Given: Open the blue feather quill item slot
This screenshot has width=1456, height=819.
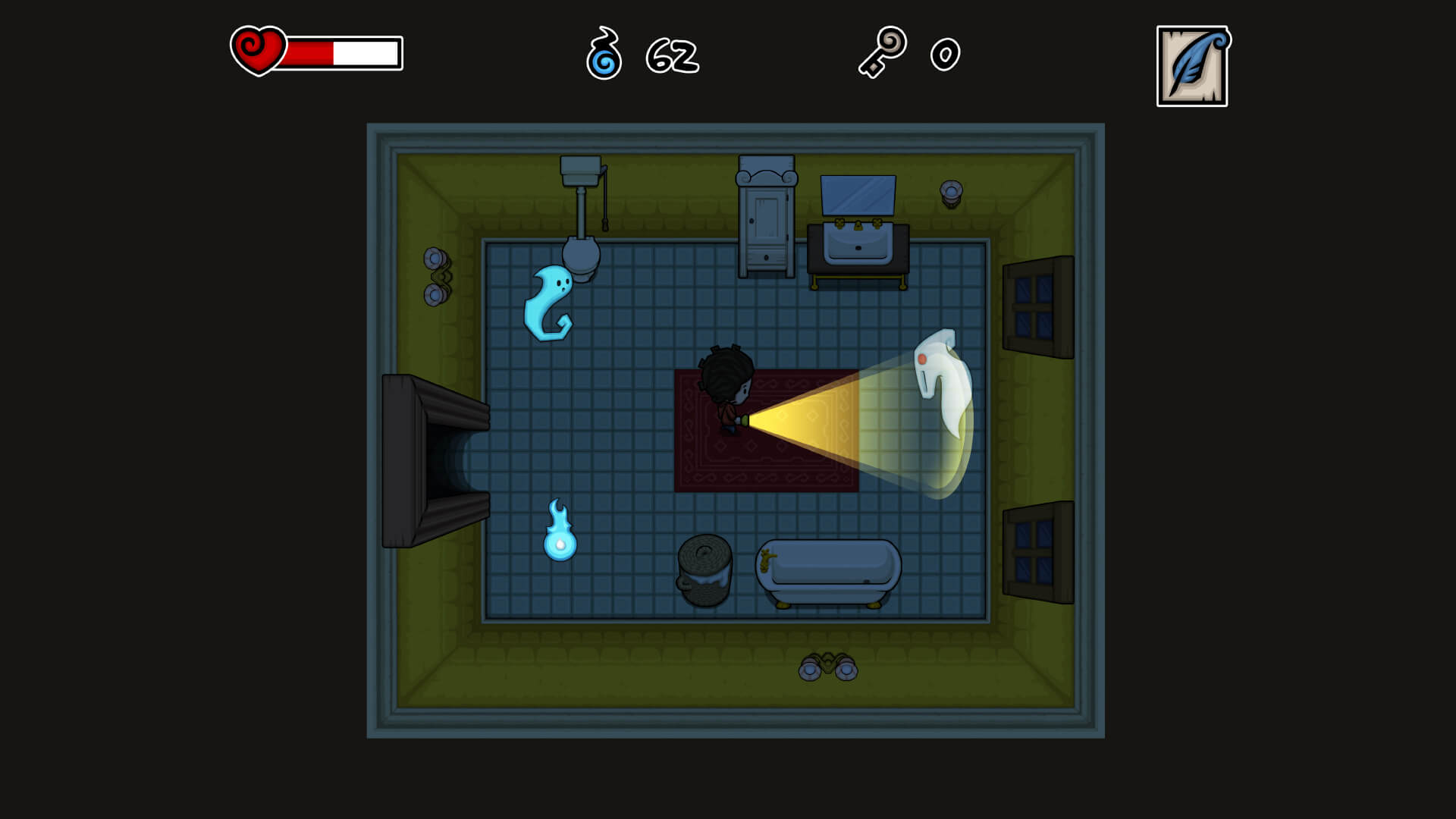Looking at the screenshot, I should tap(1192, 67).
